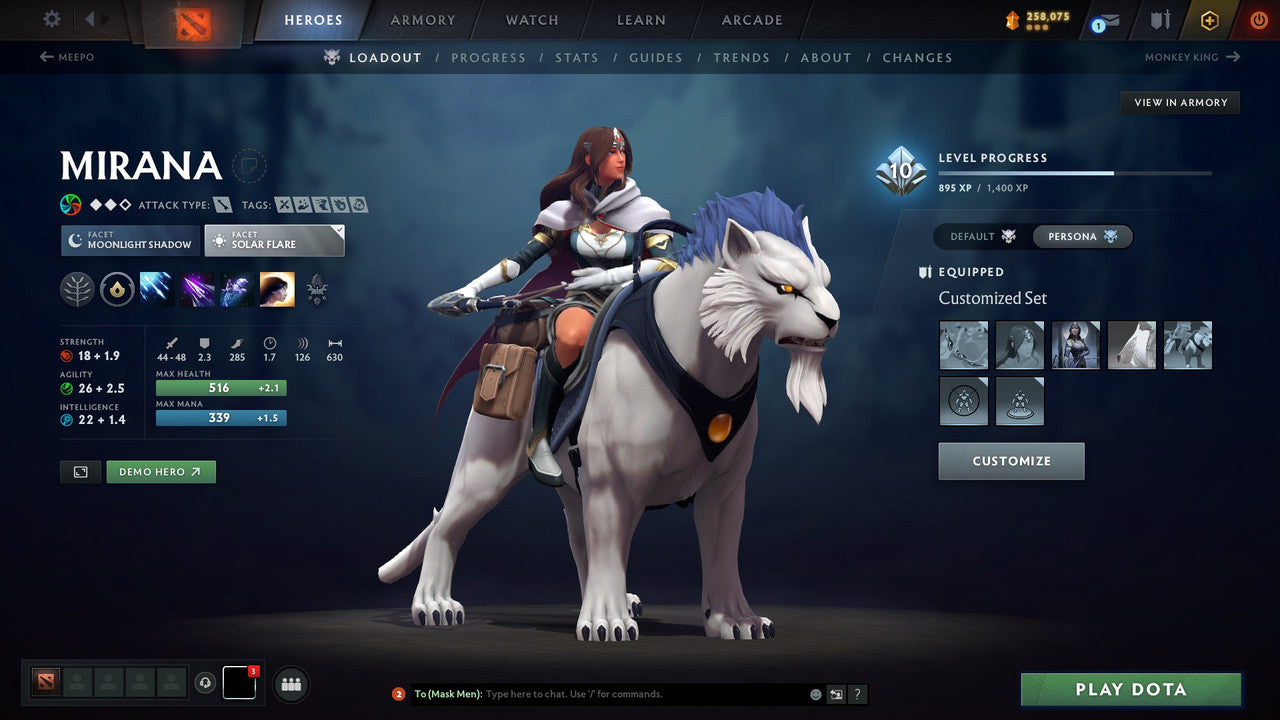Go back to Meepo via left arrow
This screenshot has width=1280, height=720.
click(47, 57)
